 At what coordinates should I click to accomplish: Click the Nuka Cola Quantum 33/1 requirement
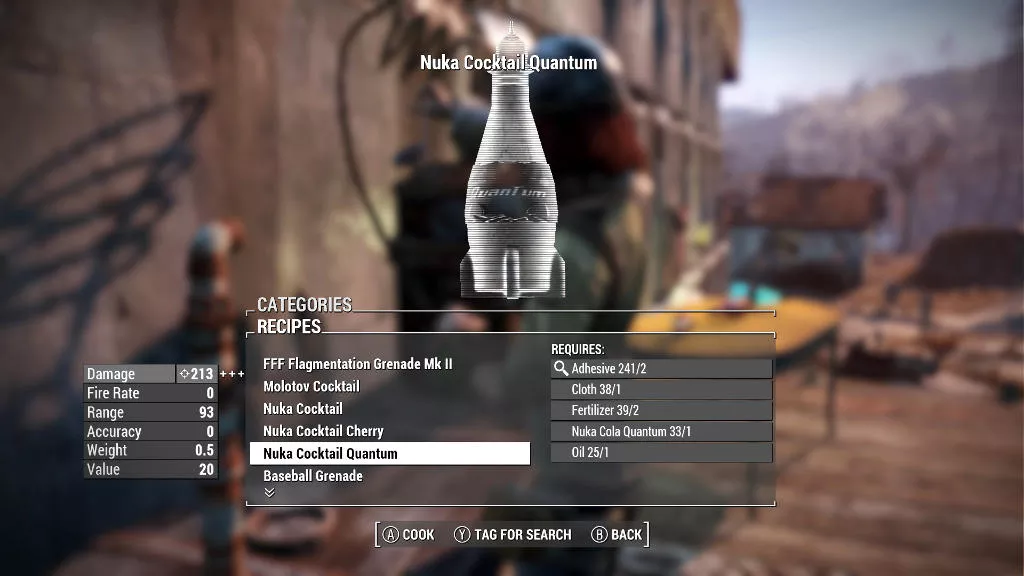pos(662,432)
